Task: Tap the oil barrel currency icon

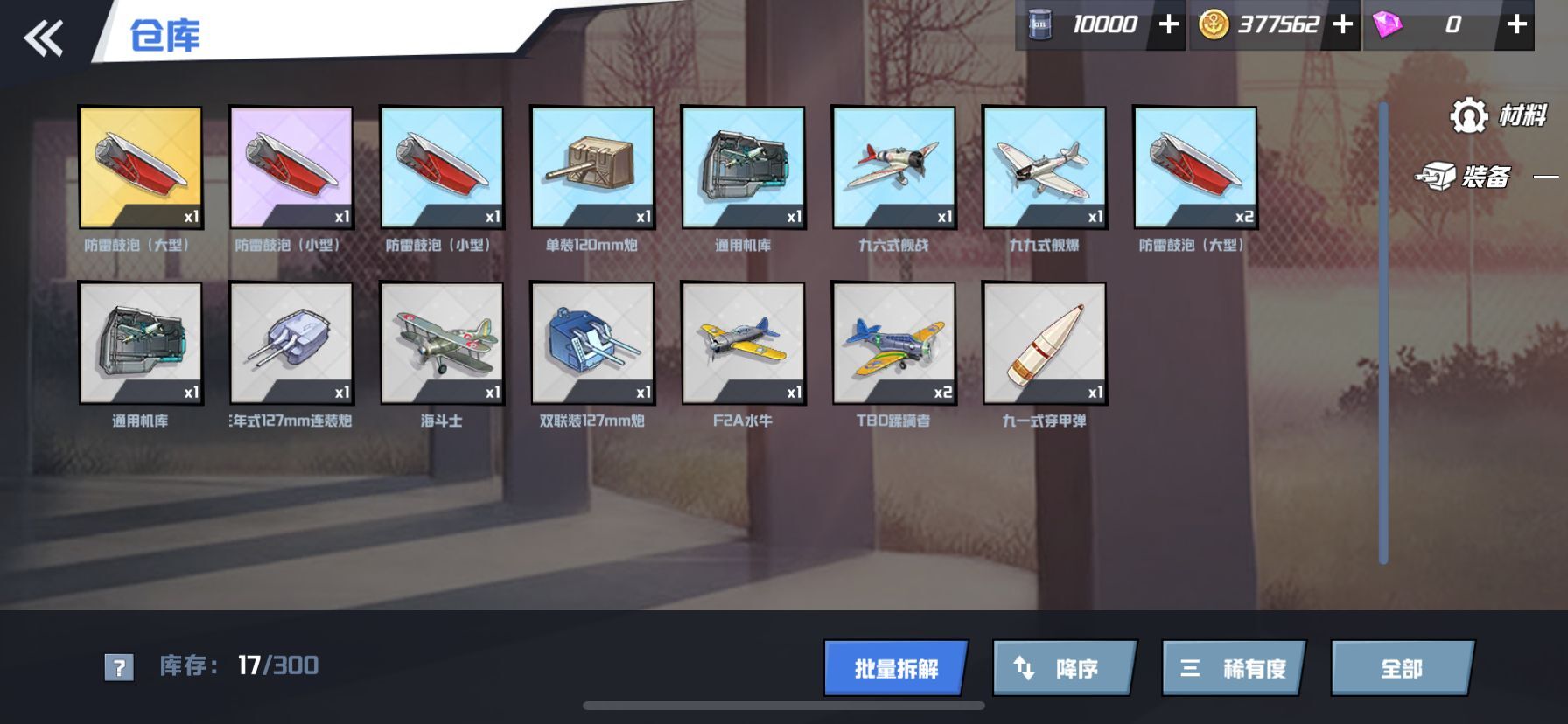Action: coord(1043,24)
